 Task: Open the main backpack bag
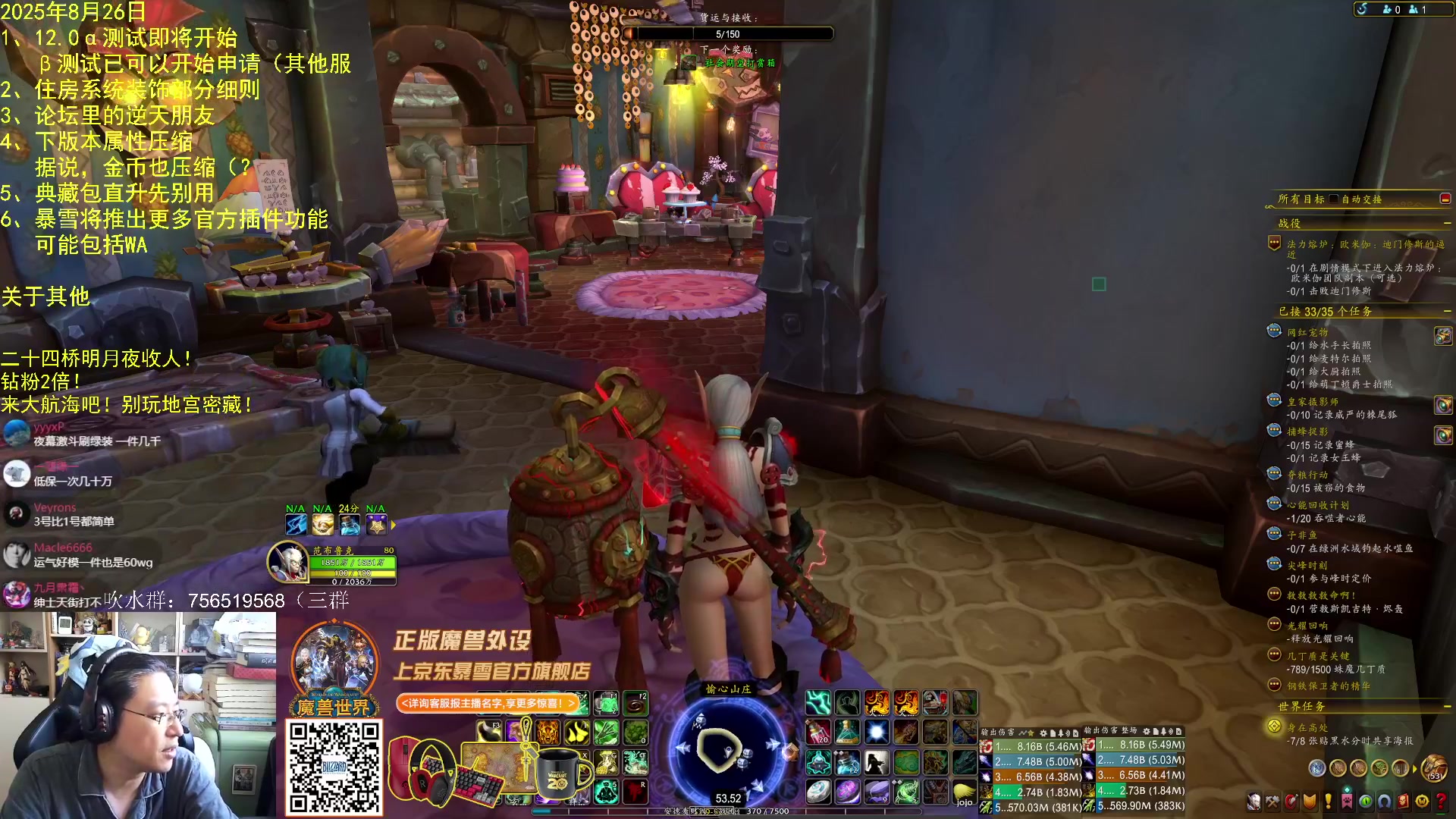click(x=1434, y=767)
